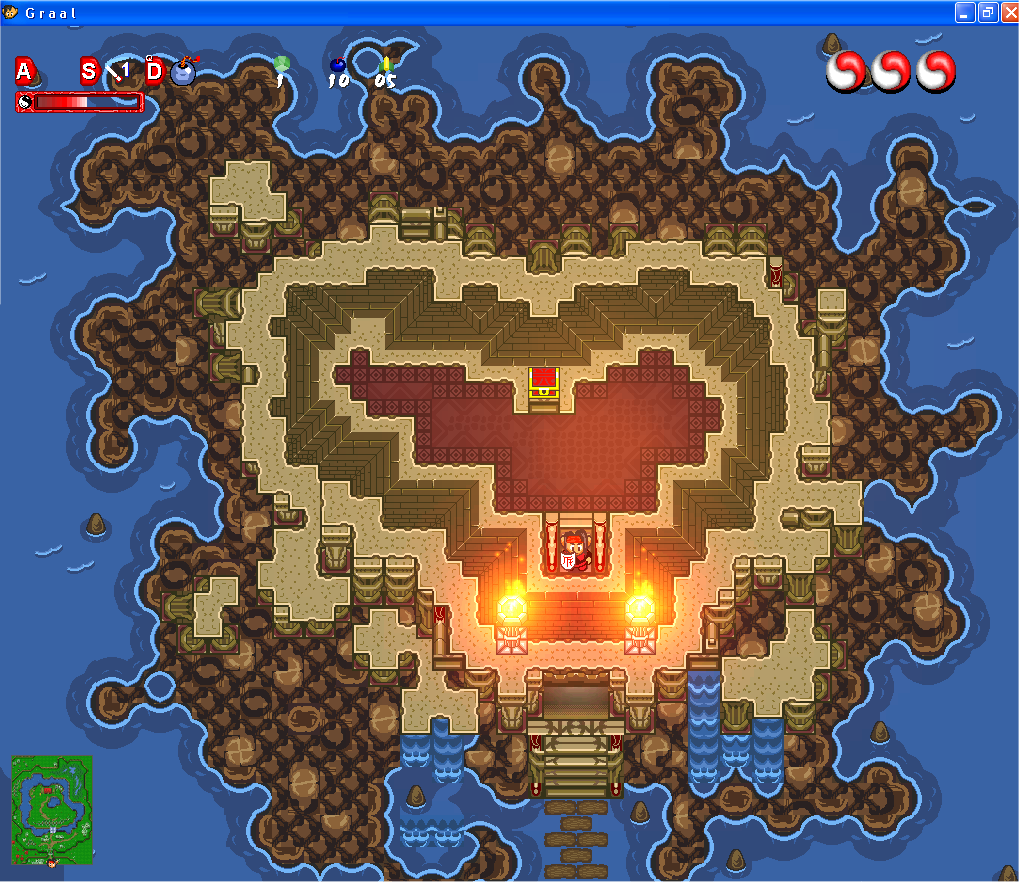
Task: Close the Graal game window
Action: (x=1008, y=12)
